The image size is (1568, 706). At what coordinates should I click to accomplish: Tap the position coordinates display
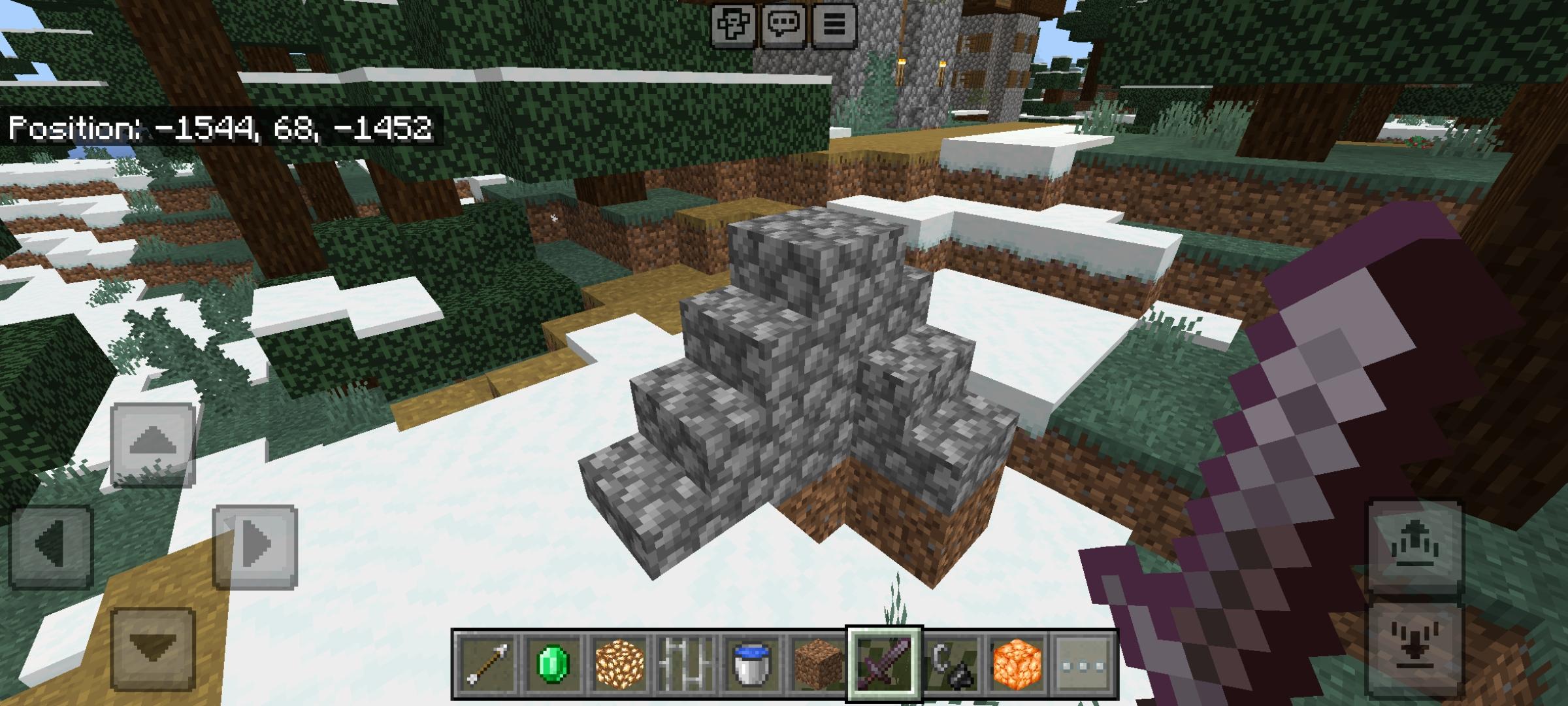coord(222,129)
